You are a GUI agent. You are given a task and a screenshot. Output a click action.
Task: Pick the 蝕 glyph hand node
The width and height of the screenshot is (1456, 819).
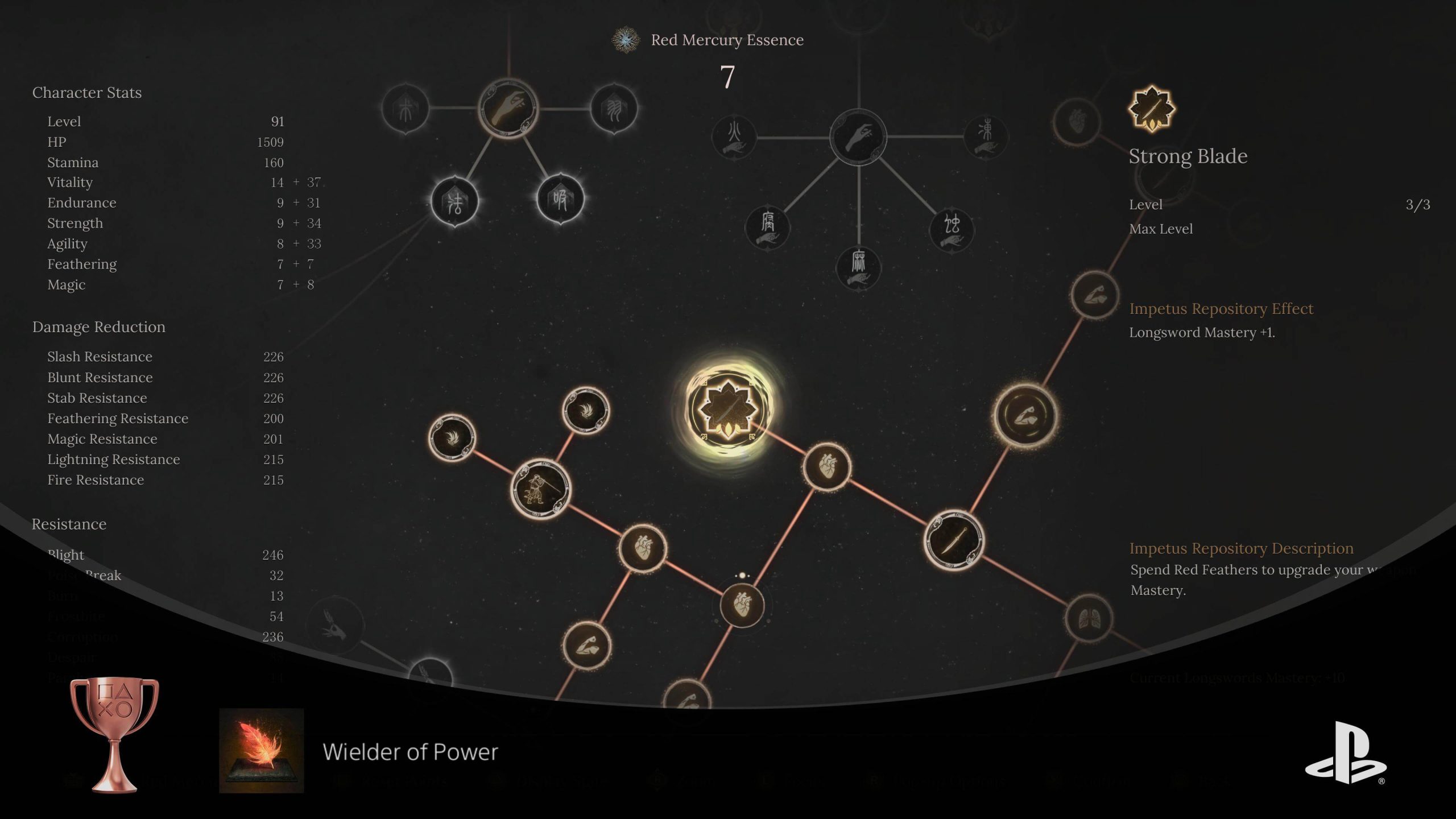pyautogui.click(x=952, y=228)
